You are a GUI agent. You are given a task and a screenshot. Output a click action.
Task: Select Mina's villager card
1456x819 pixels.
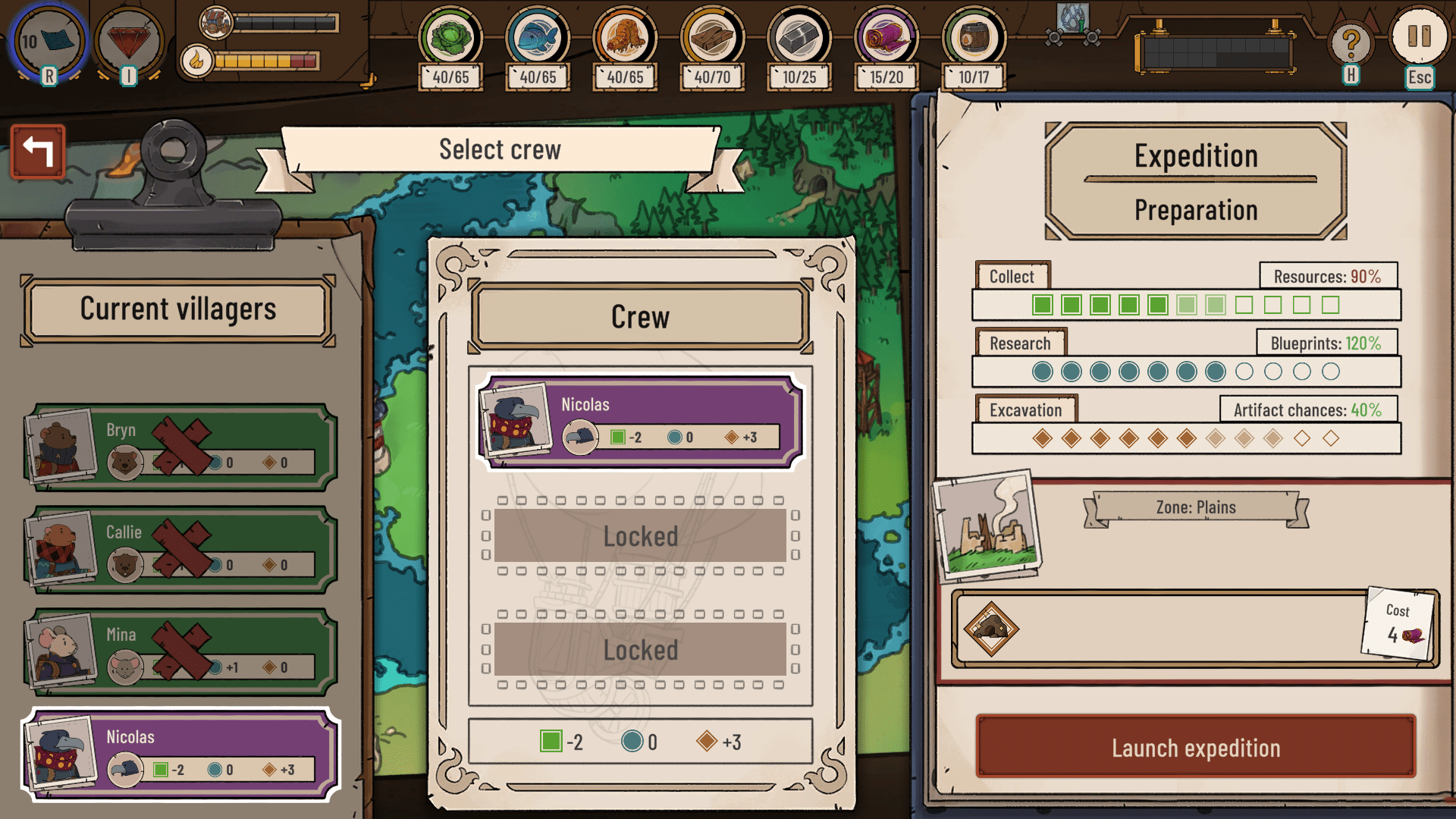(180, 652)
